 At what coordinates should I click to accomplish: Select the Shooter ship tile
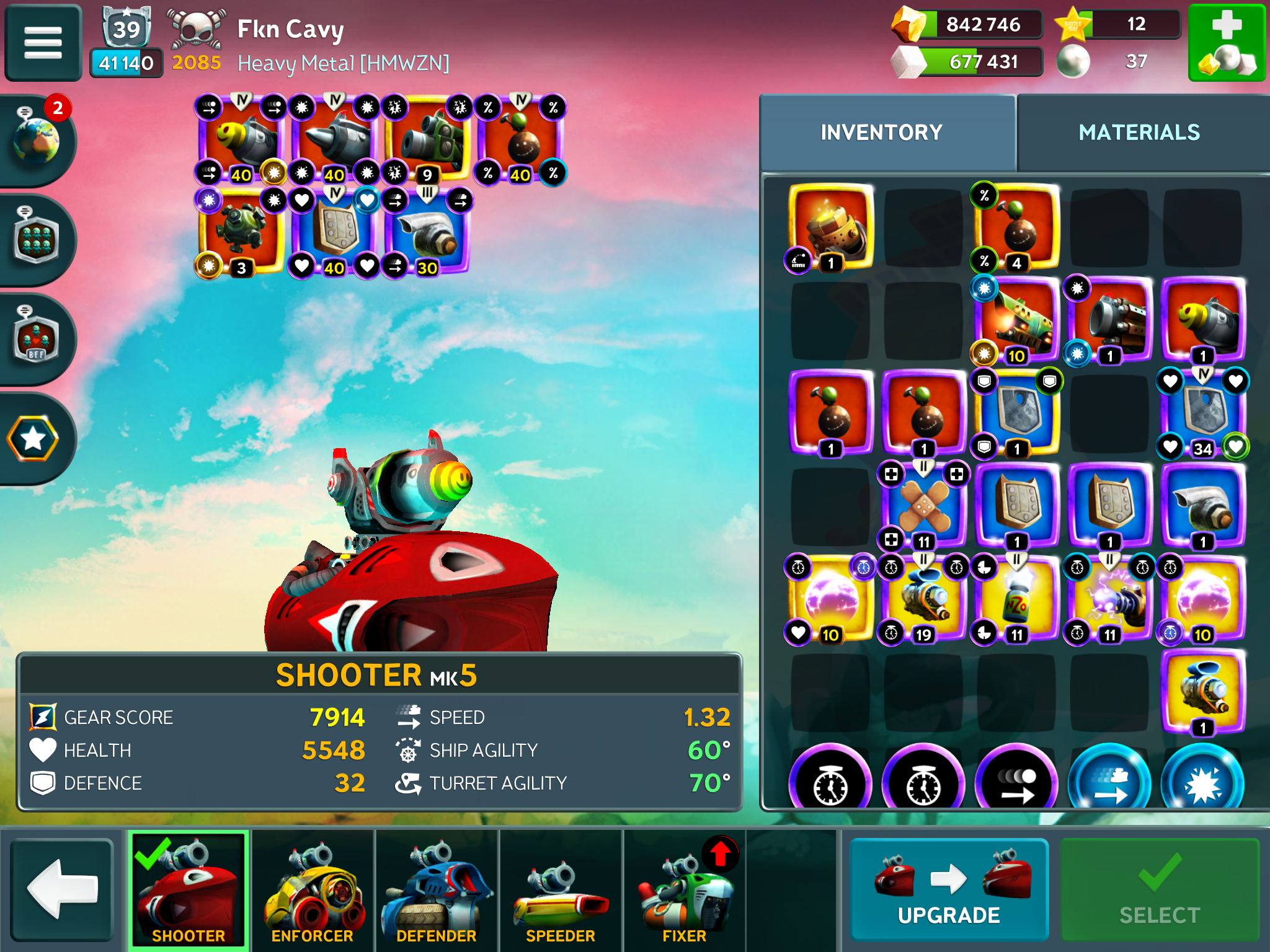tap(189, 889)
